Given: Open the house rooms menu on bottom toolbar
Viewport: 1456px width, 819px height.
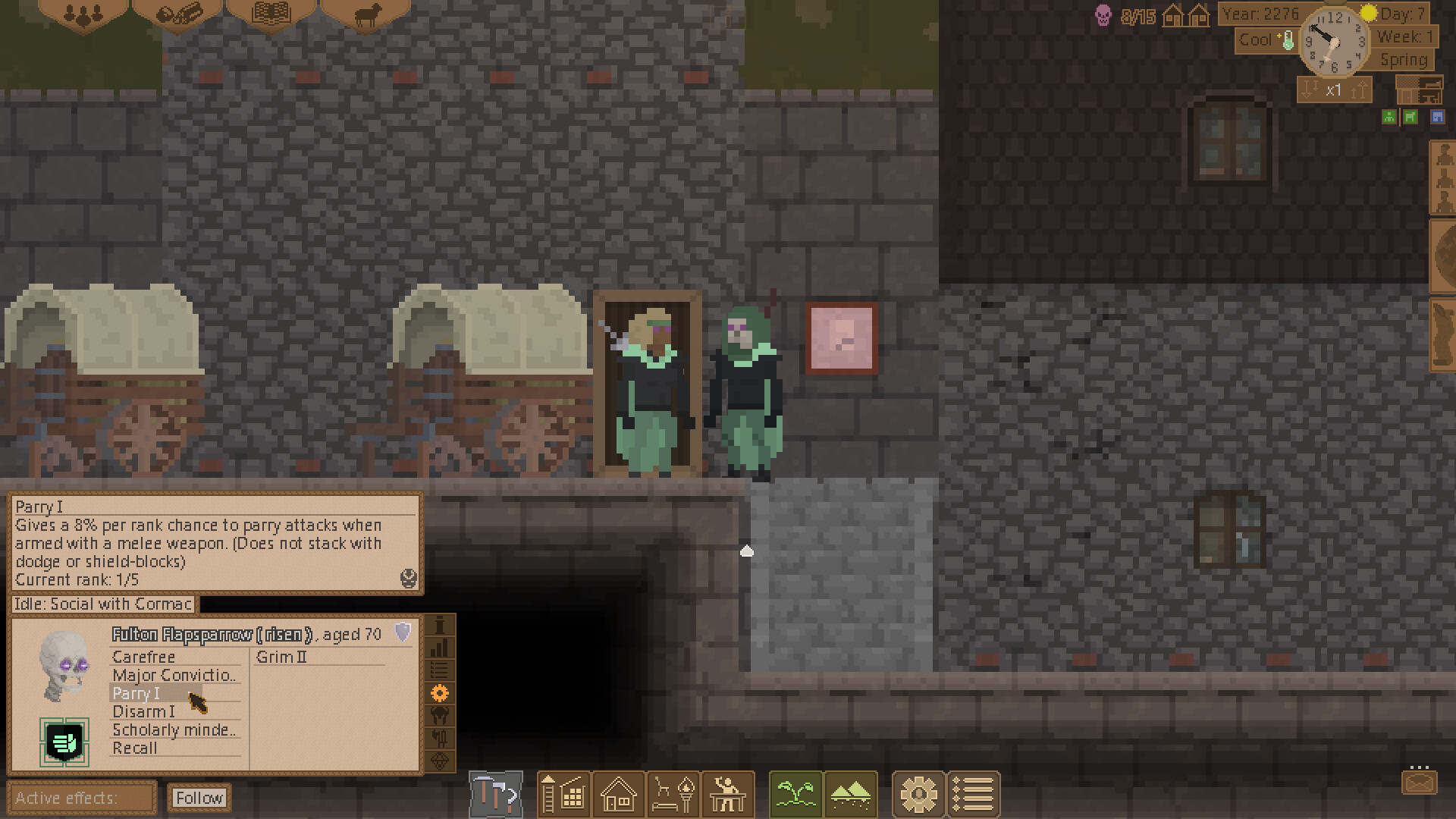Looking at the screenshot, I should 618,794.
